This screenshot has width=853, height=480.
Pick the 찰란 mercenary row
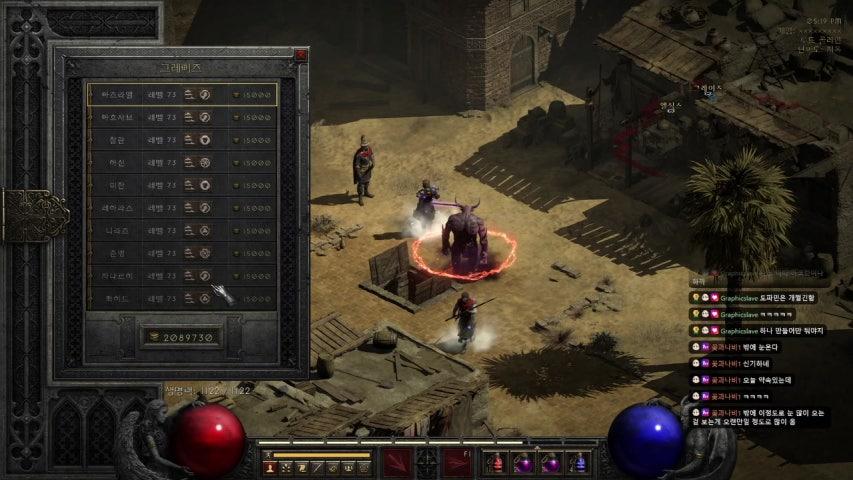[180, 140]
